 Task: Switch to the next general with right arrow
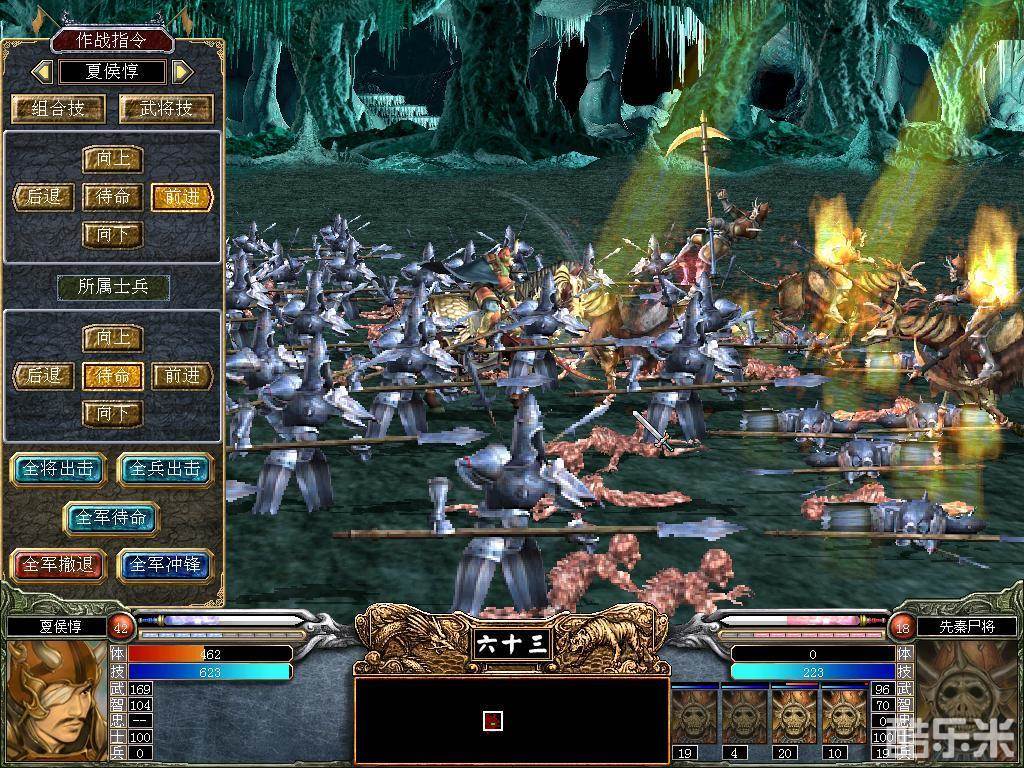click(x=182, y=72)
